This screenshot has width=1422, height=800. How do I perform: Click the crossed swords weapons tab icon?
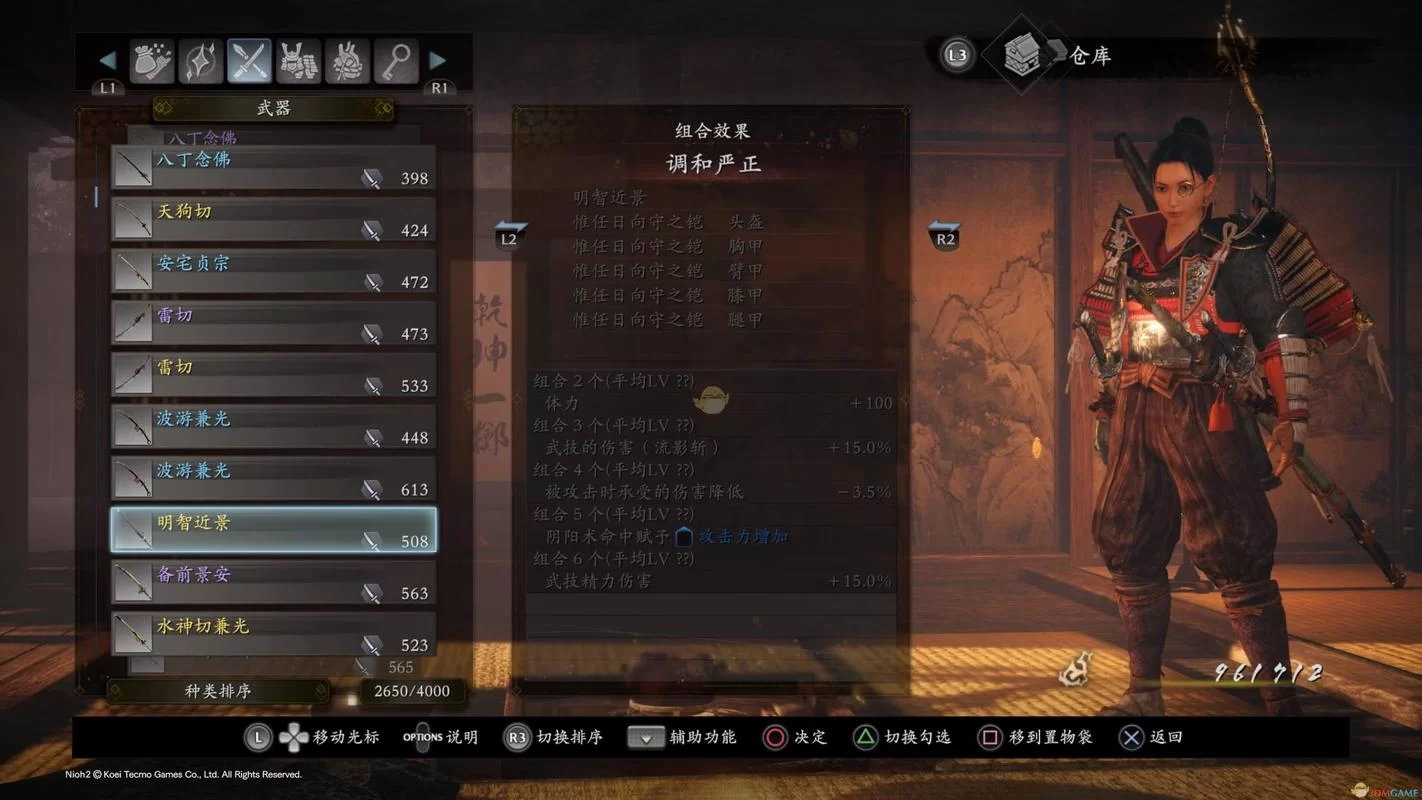click(x=249, y=60)
